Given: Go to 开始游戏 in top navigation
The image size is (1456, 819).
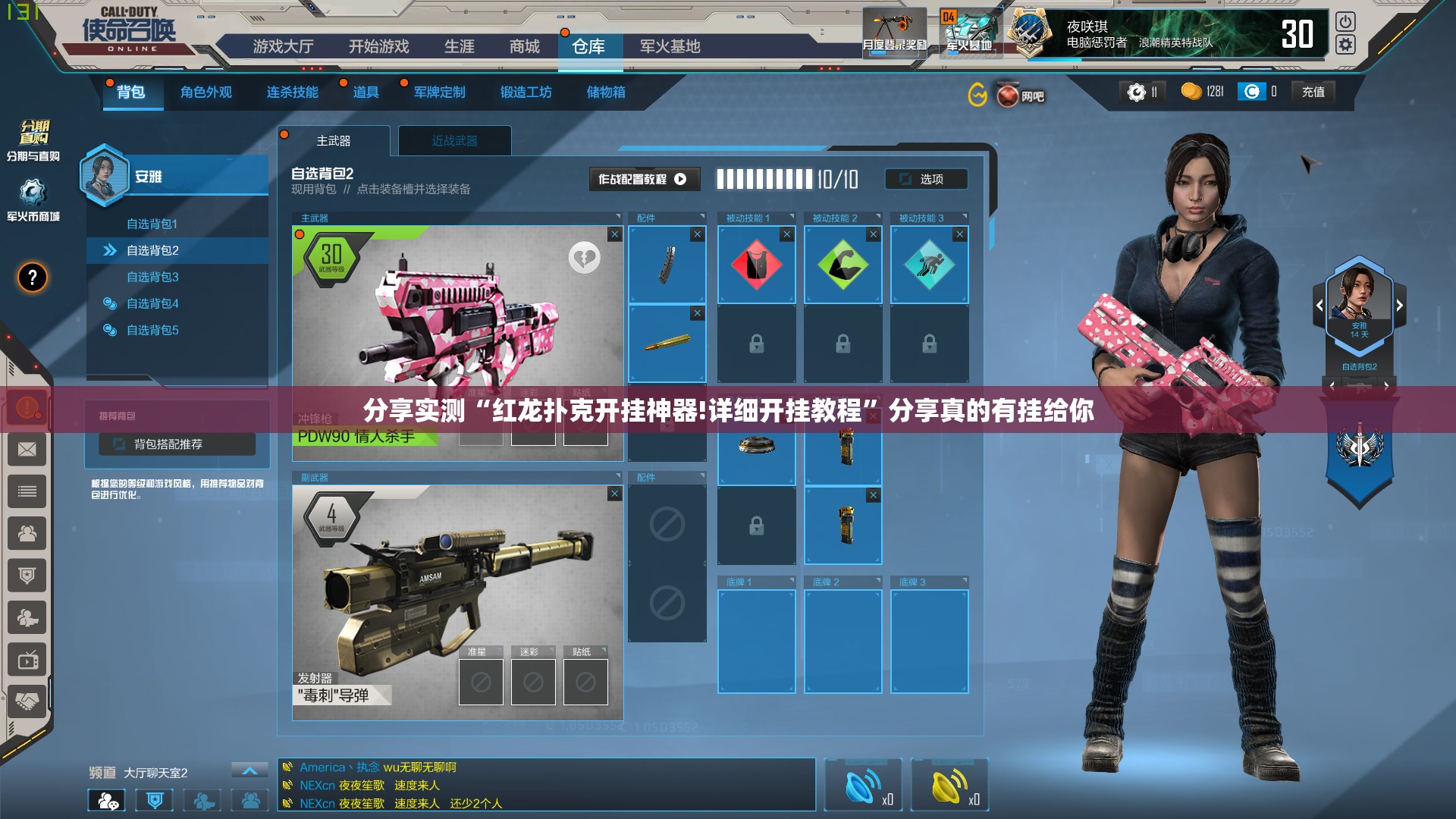Looking at the screenshot, I should click(378, 47).
